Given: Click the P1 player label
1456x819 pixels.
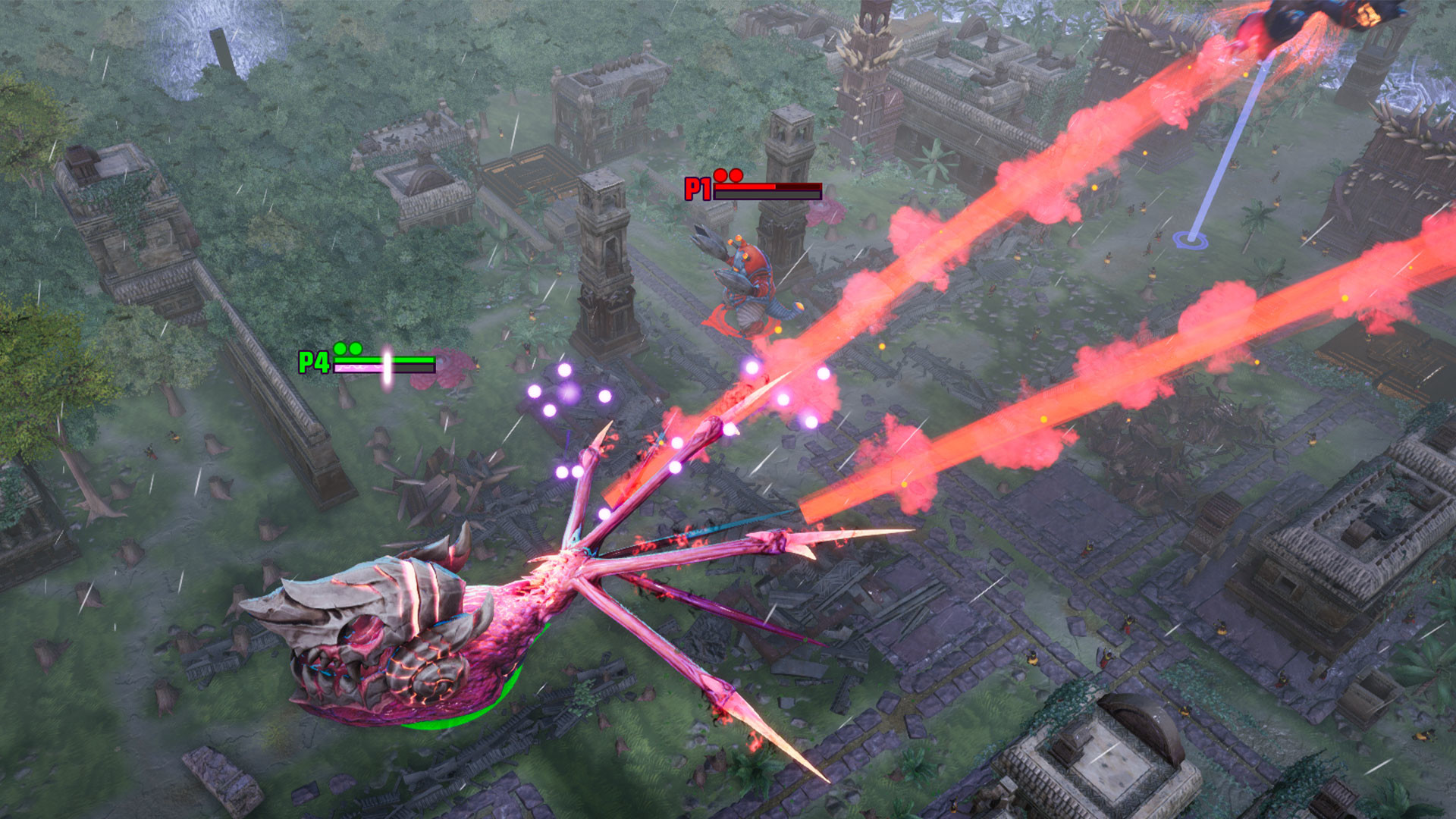Looking at the screenshot, I should click(698, 188).
